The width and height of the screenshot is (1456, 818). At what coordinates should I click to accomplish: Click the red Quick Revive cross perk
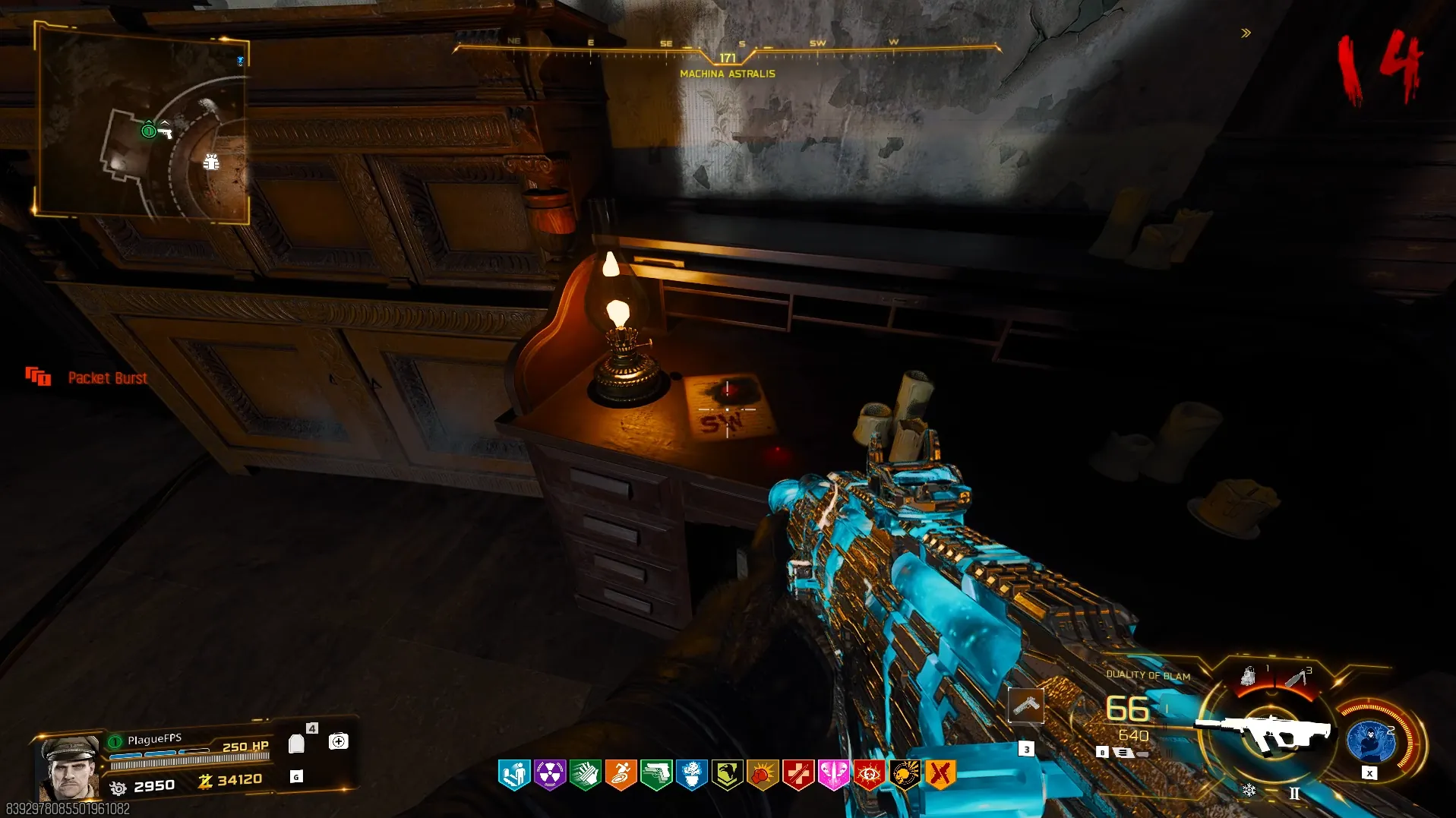(x=797, y=775)
